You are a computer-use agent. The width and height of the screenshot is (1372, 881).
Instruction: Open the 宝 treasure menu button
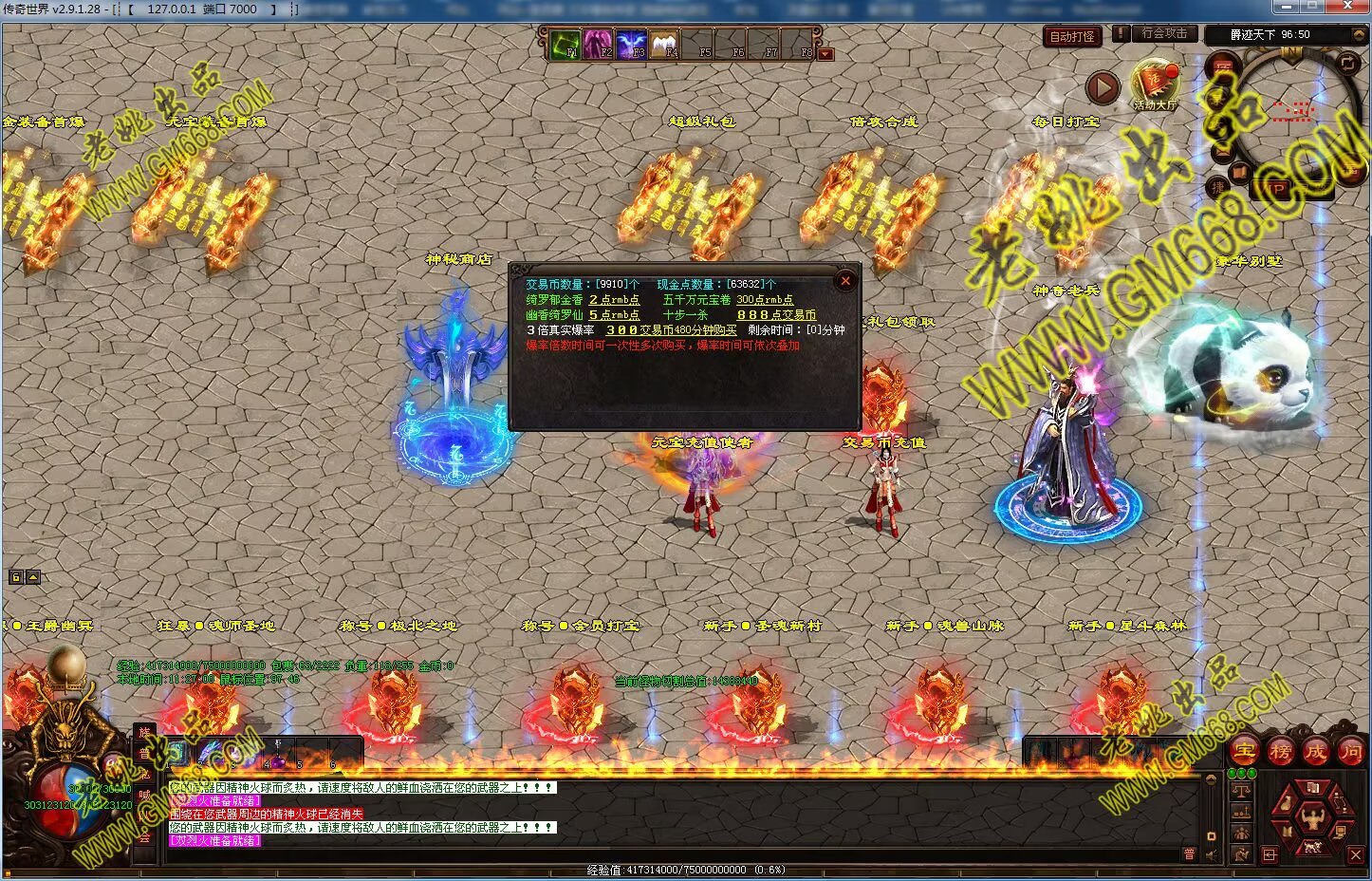pos(1244,751)
